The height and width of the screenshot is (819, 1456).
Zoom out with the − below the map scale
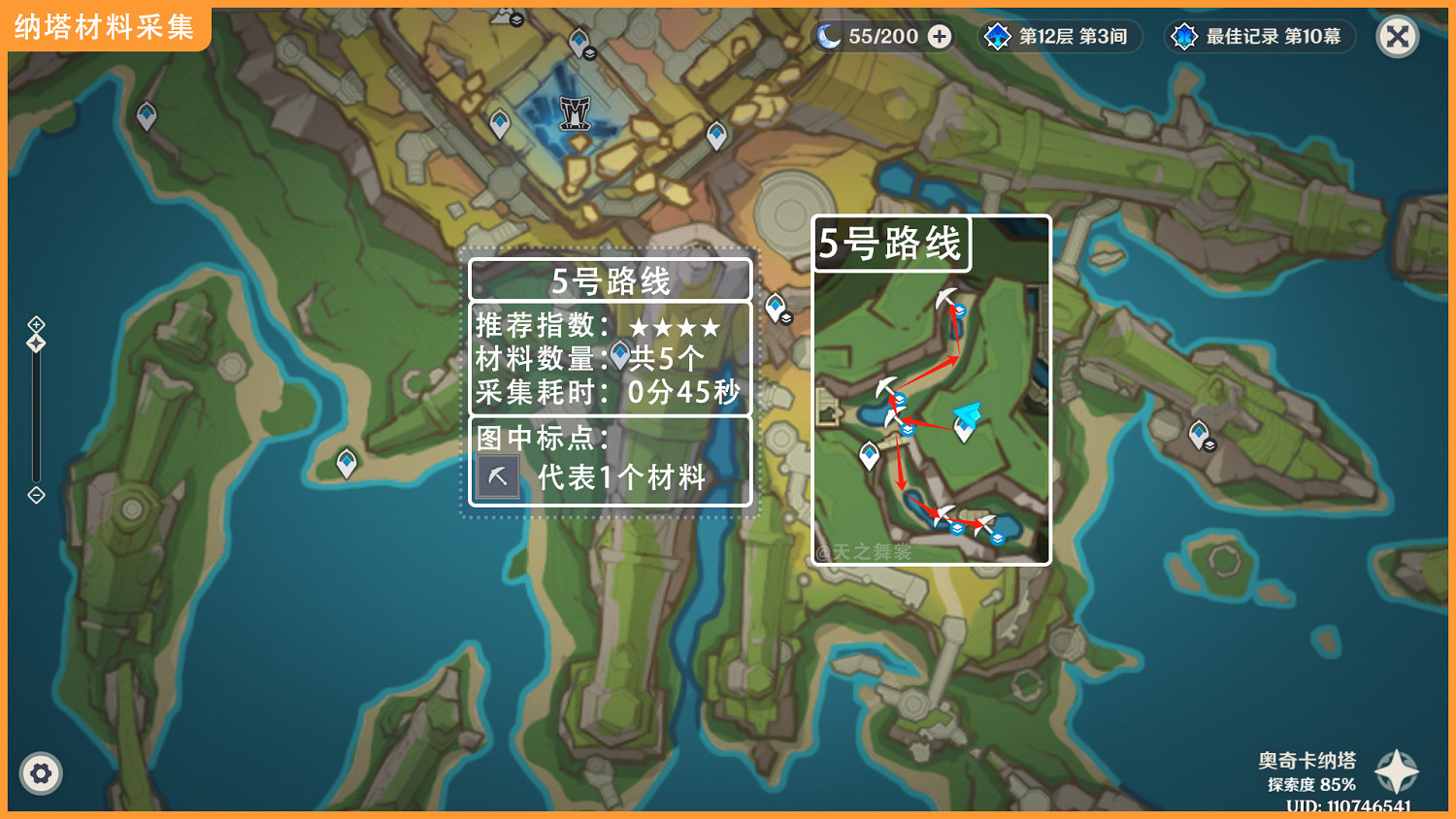pyautogui.click(x=36, y=497)
